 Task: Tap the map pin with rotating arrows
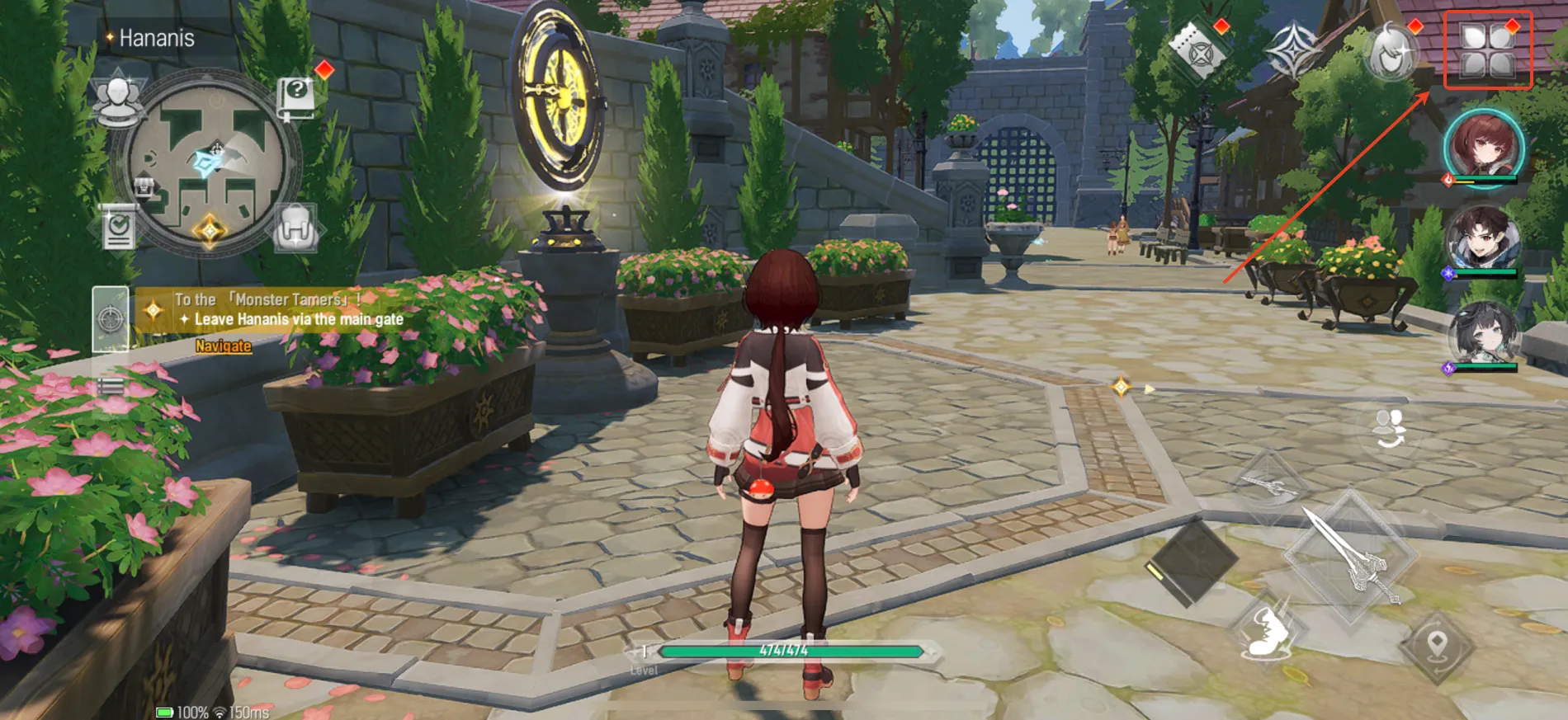tap(1437, 646)
